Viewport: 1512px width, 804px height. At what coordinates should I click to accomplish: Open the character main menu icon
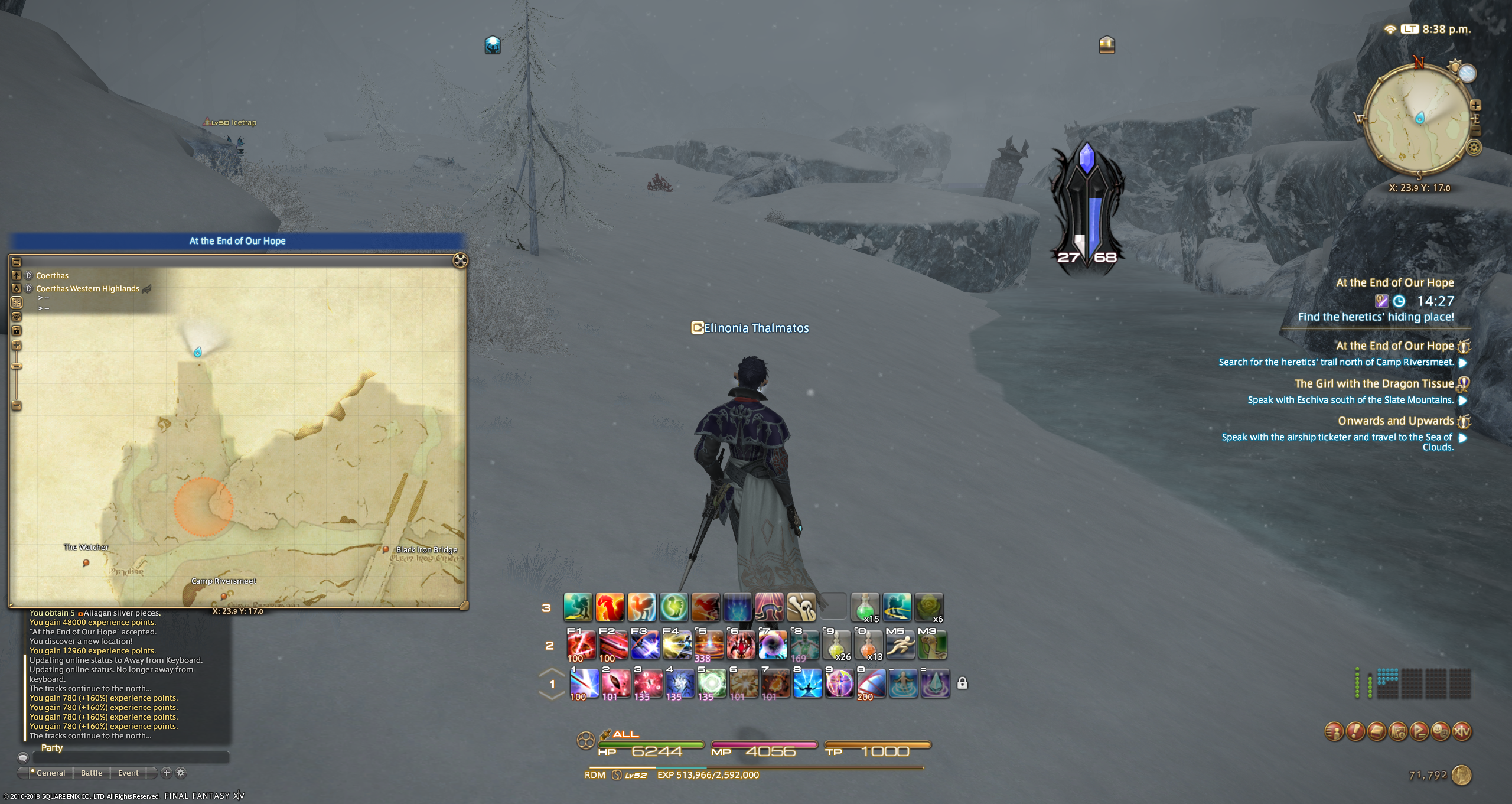click(1334, 732)
